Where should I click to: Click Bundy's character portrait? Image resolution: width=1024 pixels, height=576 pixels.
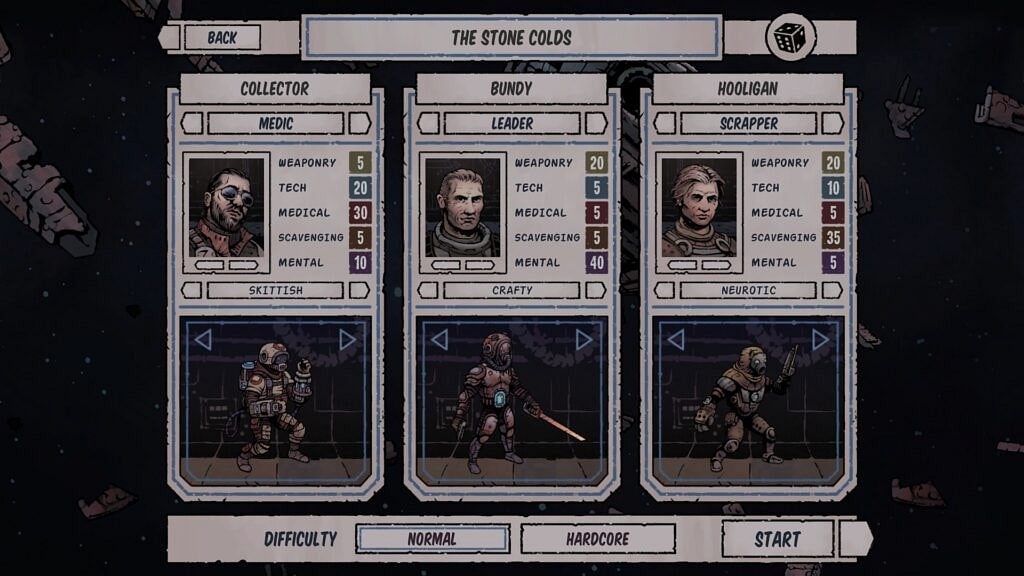(462, 208)
